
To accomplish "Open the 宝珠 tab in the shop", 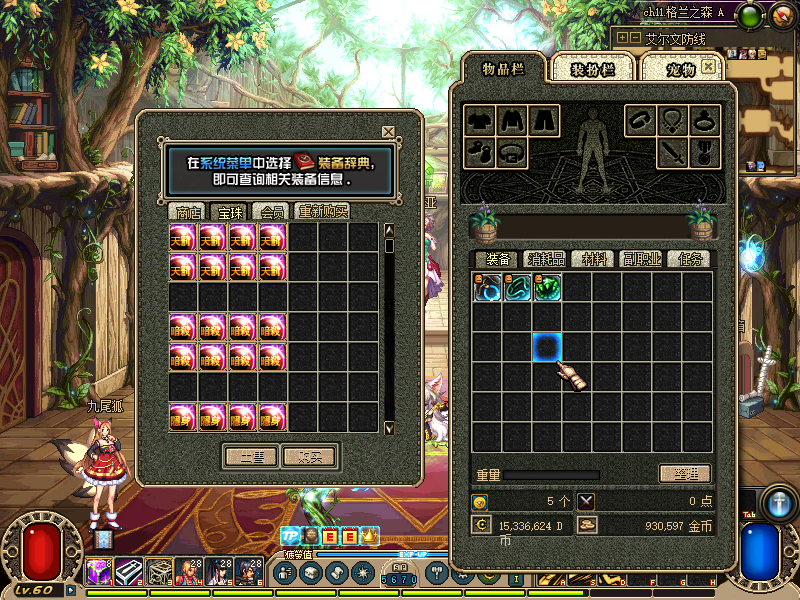I will point(230,212).
